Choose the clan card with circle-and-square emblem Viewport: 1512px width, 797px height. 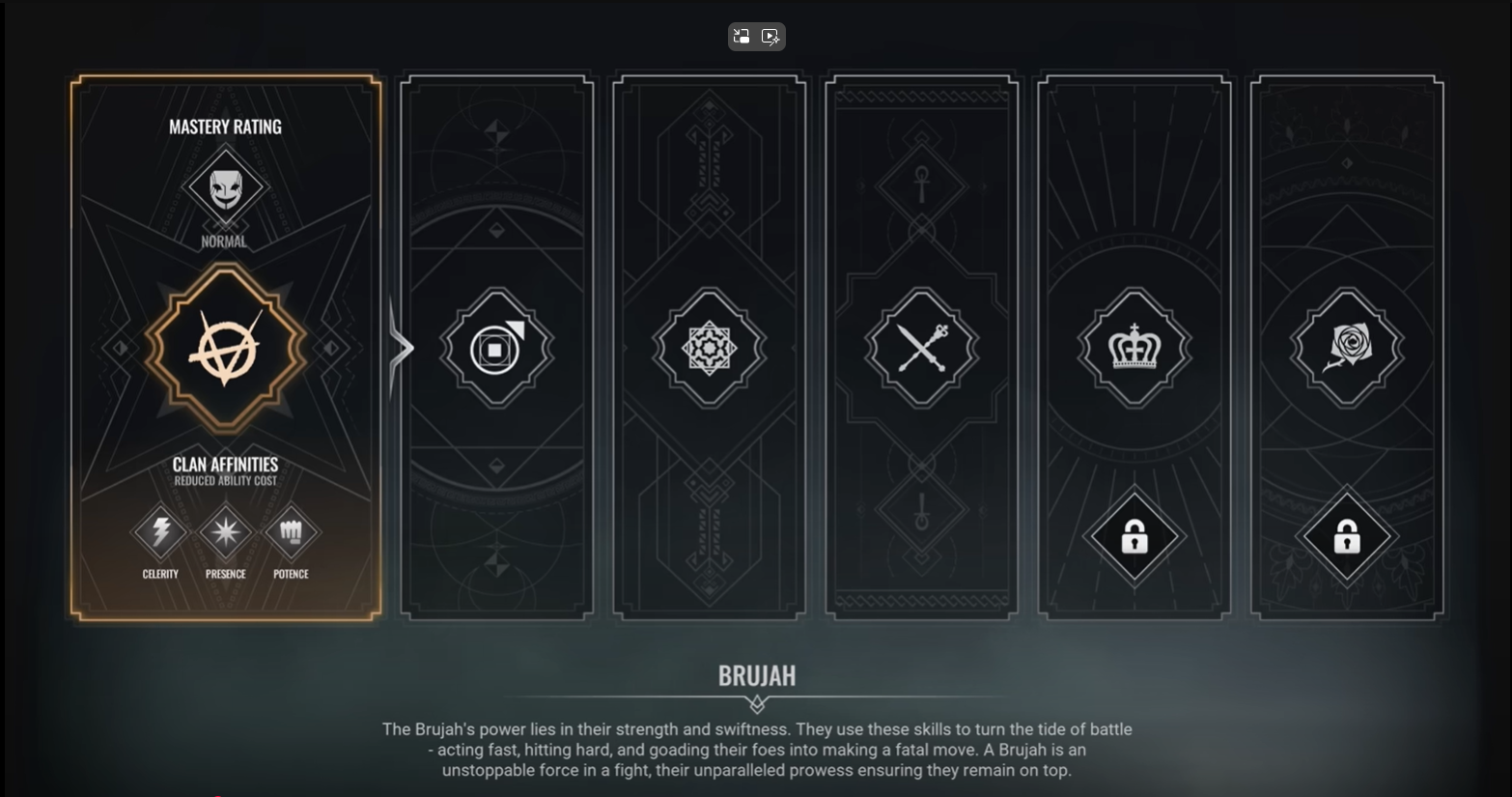(496, 348)
